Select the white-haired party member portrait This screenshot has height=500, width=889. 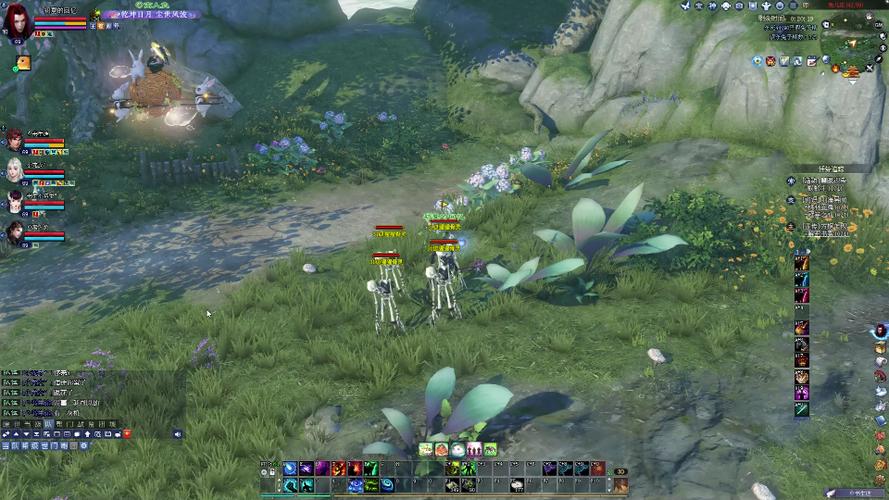[14, 168]
